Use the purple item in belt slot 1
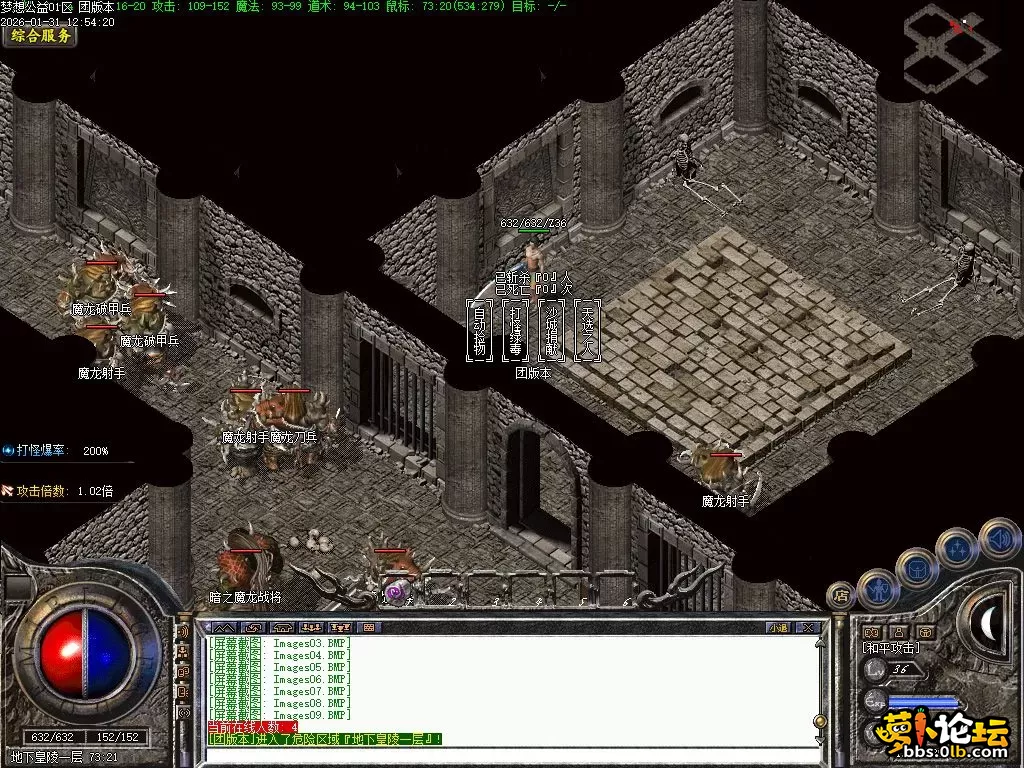1024x768 pixels. [395, 593]
